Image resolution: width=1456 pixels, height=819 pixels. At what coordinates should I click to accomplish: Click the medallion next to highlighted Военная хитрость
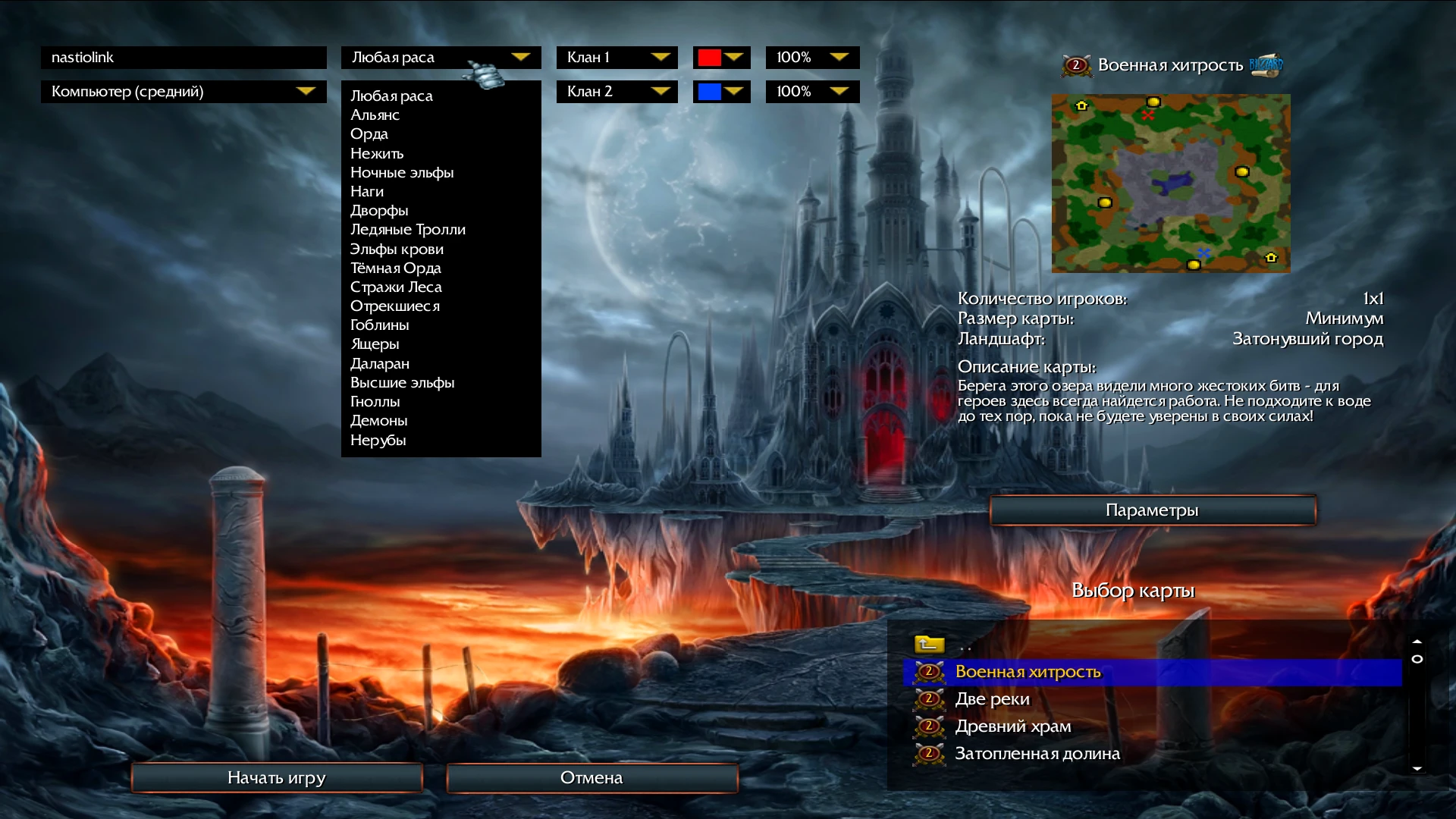pyautogui.click(x=928, y=671)
